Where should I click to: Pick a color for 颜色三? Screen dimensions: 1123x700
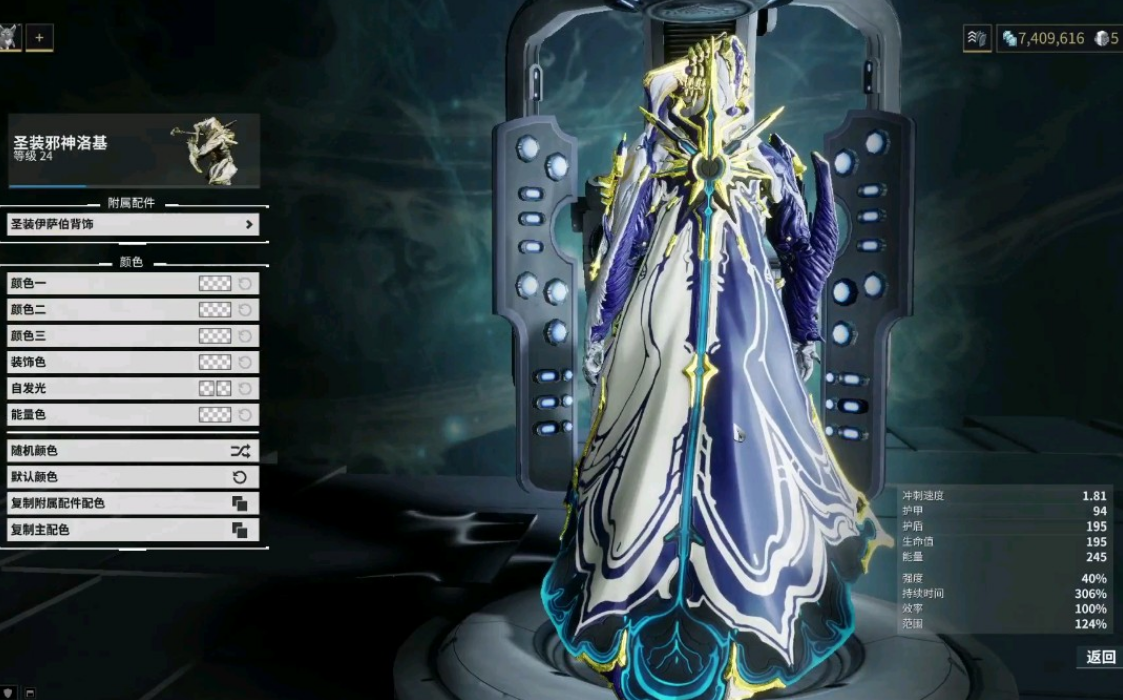point(214,336)
